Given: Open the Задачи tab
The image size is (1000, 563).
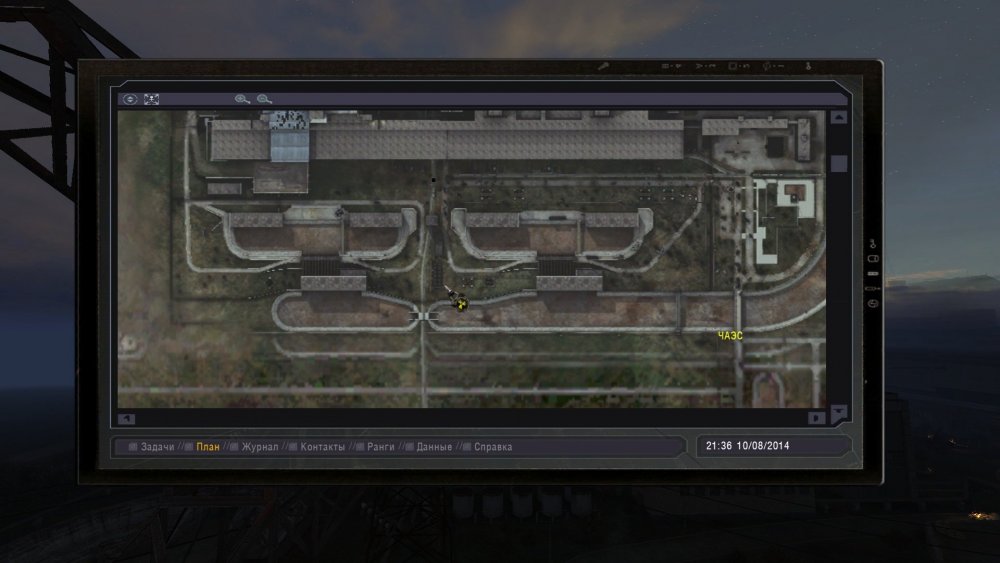Looking at the screenshot, I should coord(157,447).
